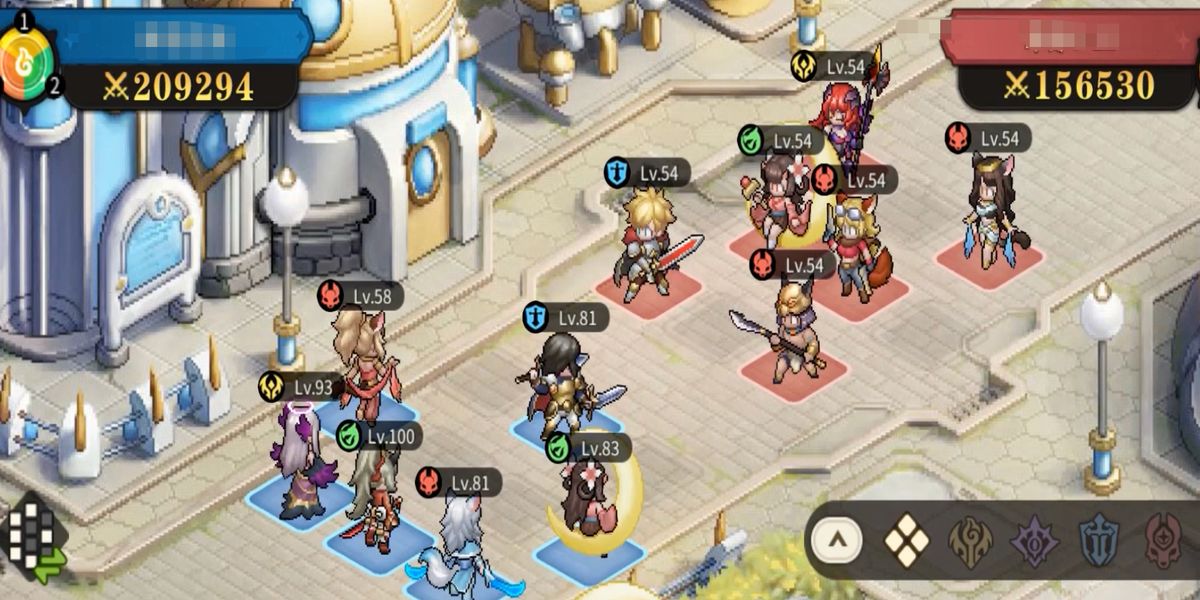Viewport: 1200px width, 600px height.
Task: Show all factions with the four-diamond filter
Action: (x=907, y=541)
